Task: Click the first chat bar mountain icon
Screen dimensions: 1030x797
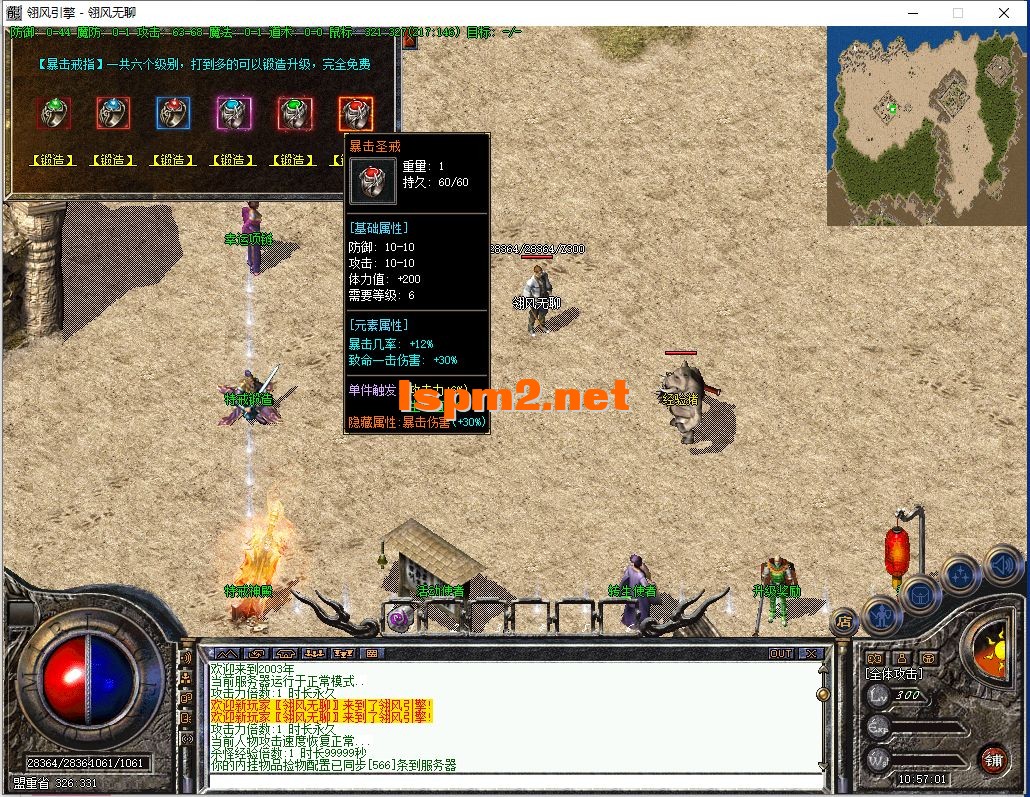Action: [227, 654]
